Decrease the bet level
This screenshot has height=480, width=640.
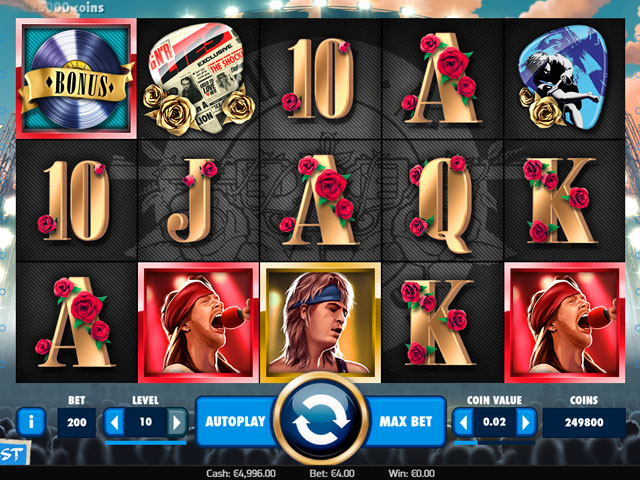click(114, 422)
